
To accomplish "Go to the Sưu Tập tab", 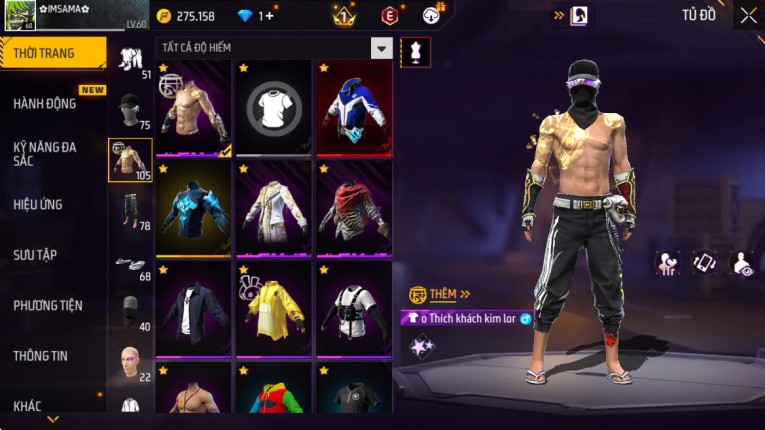I will [x=35, y=255].
